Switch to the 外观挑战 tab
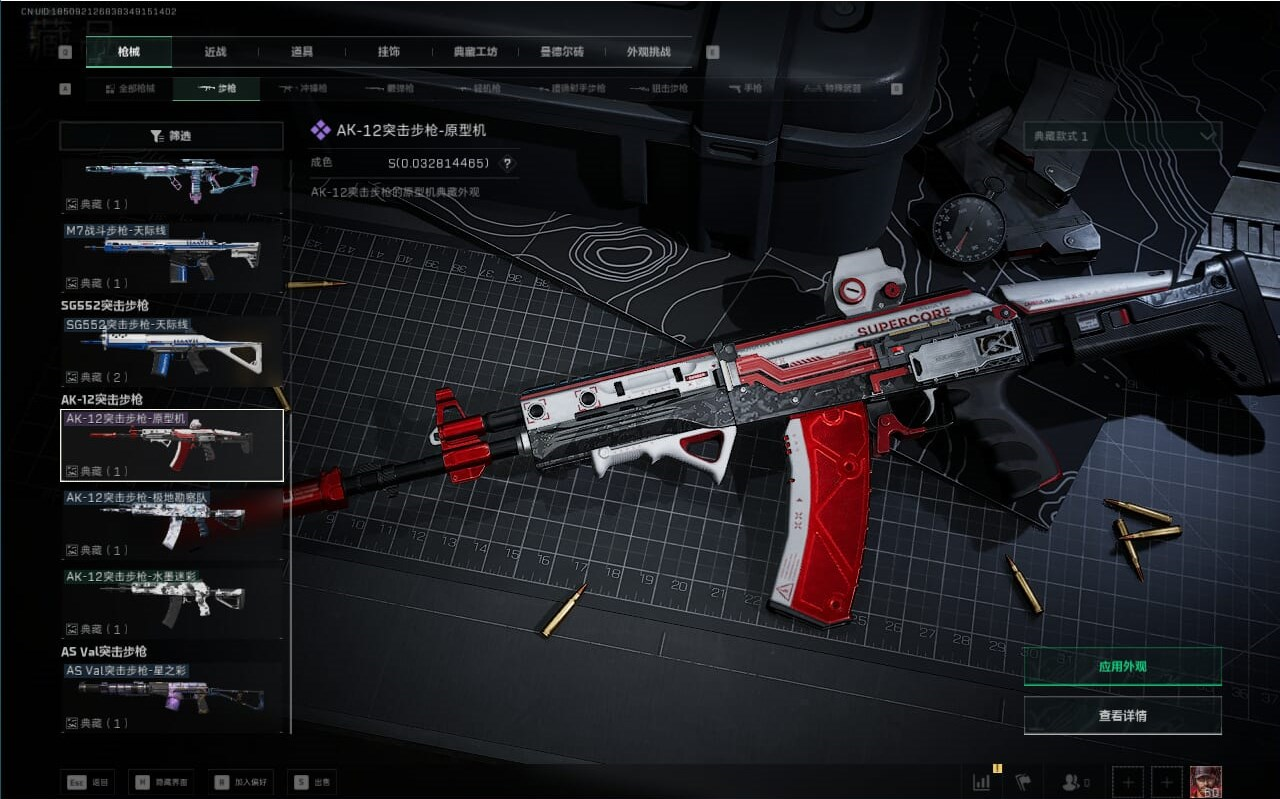 648,52
